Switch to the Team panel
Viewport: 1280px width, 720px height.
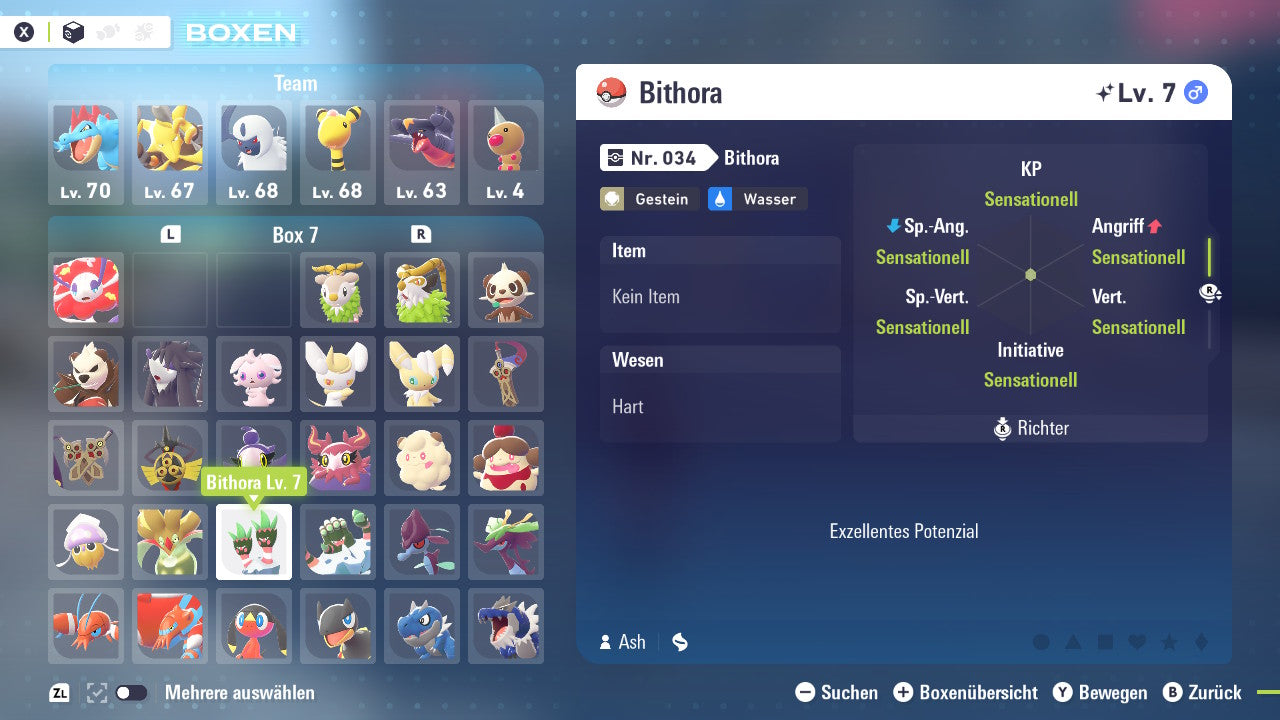(295, 83)
